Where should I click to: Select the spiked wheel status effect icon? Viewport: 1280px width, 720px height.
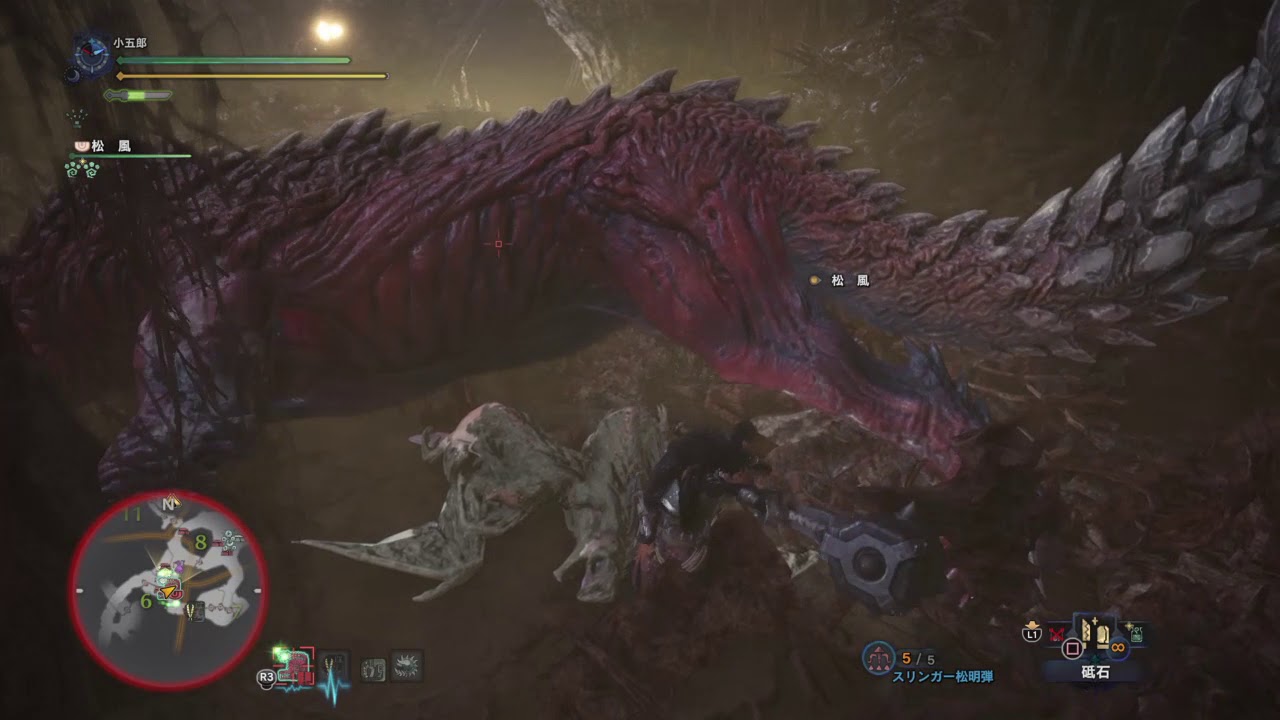click(408, 668)
